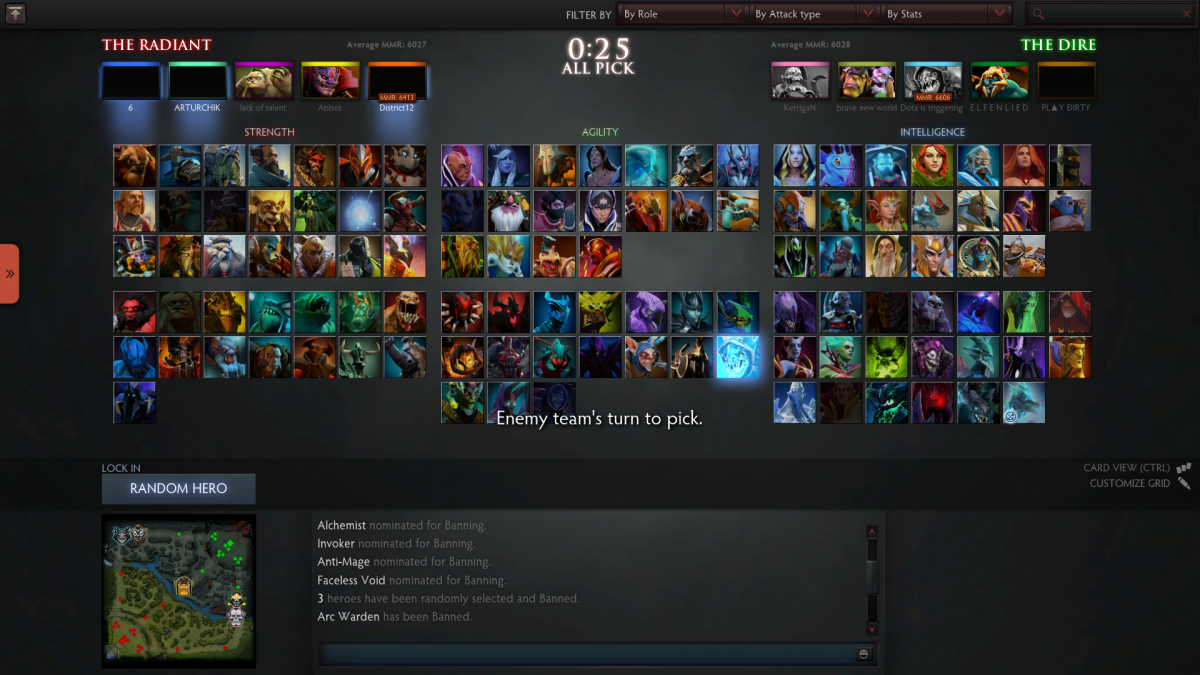Lock in a Random Hero
Screen dimensions: 1200x675
pos(178,489)
